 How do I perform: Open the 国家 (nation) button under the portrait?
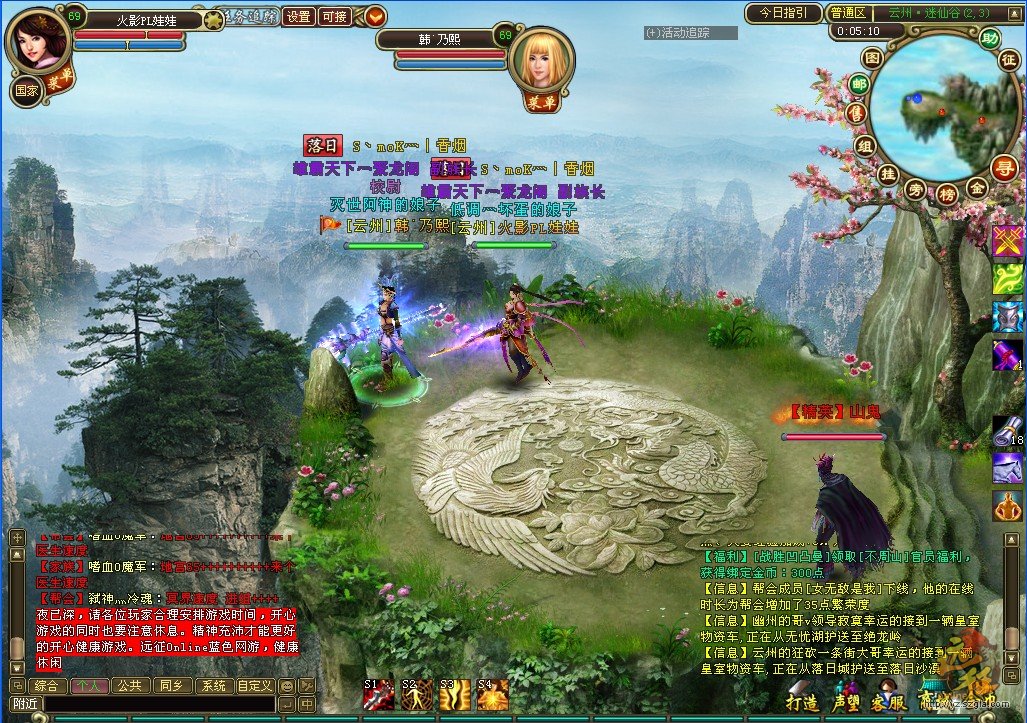(x=26, y=89)
